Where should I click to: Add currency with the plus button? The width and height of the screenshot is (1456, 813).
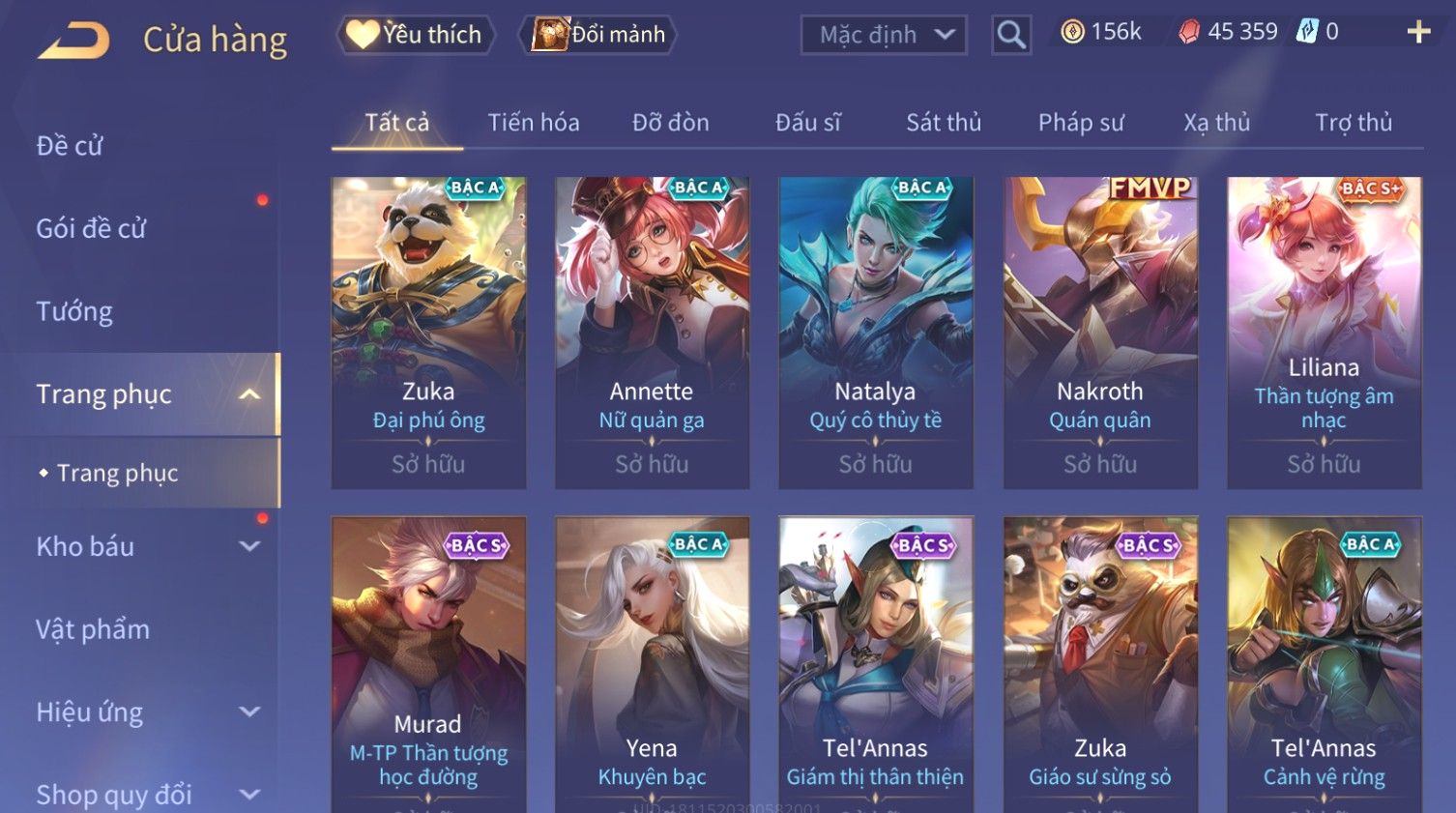tap(1418, 33)
